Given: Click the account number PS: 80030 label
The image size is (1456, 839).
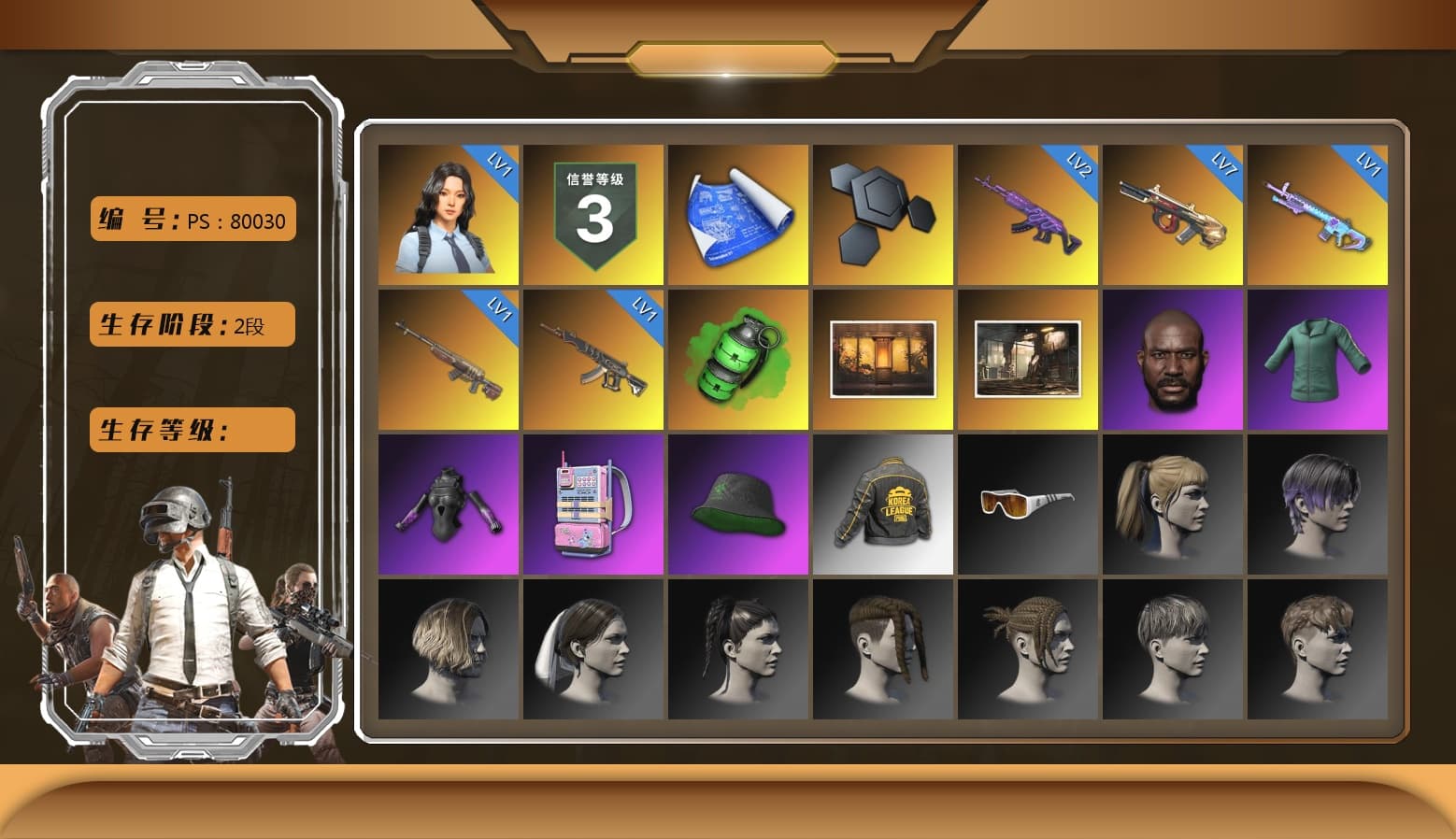Looking at the screenshot, I should click(x=192, y=220).
